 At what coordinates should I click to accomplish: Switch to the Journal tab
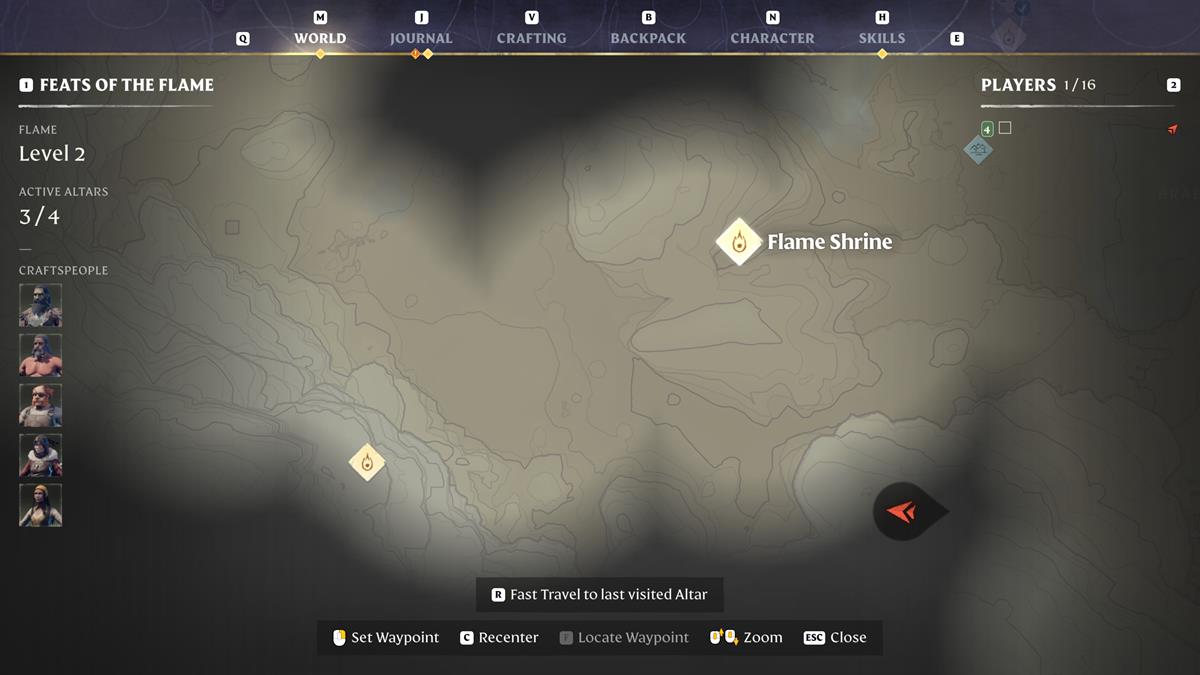pyautogui.click(x=421, y=38)
